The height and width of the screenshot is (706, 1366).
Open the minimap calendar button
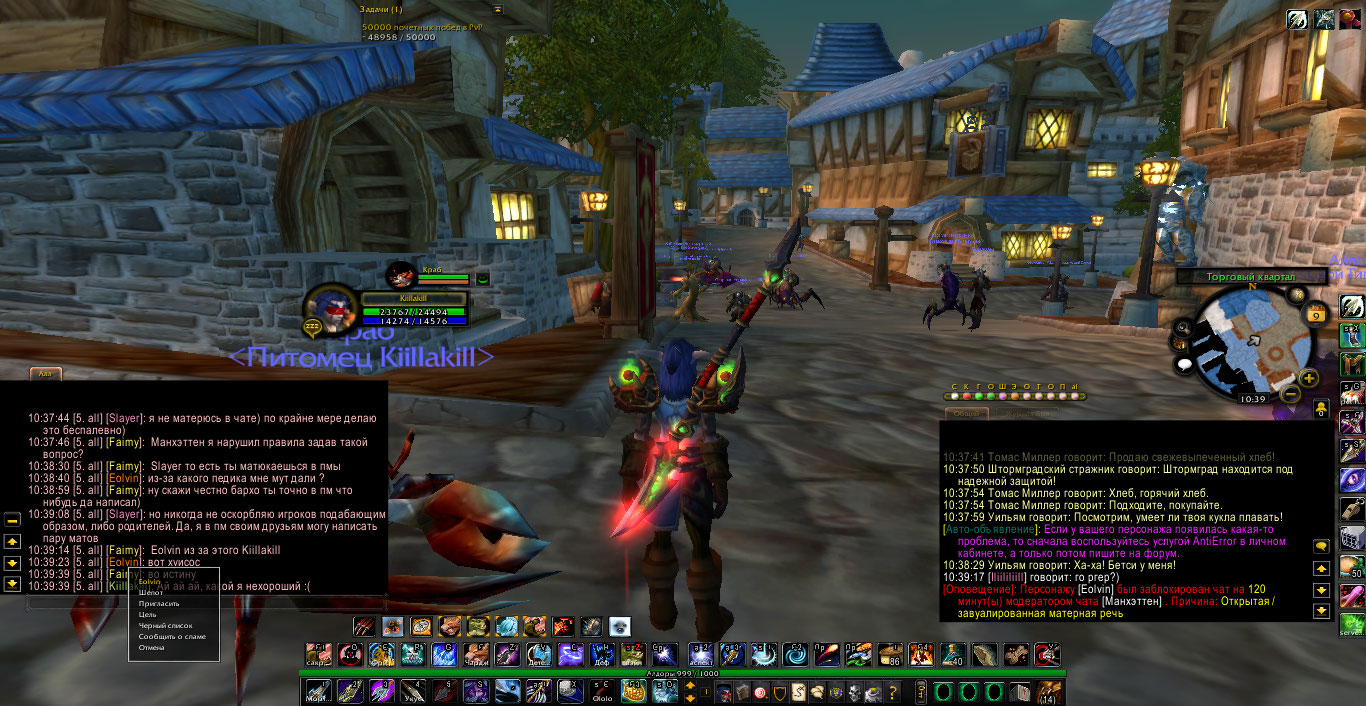tap(1317, 314)
